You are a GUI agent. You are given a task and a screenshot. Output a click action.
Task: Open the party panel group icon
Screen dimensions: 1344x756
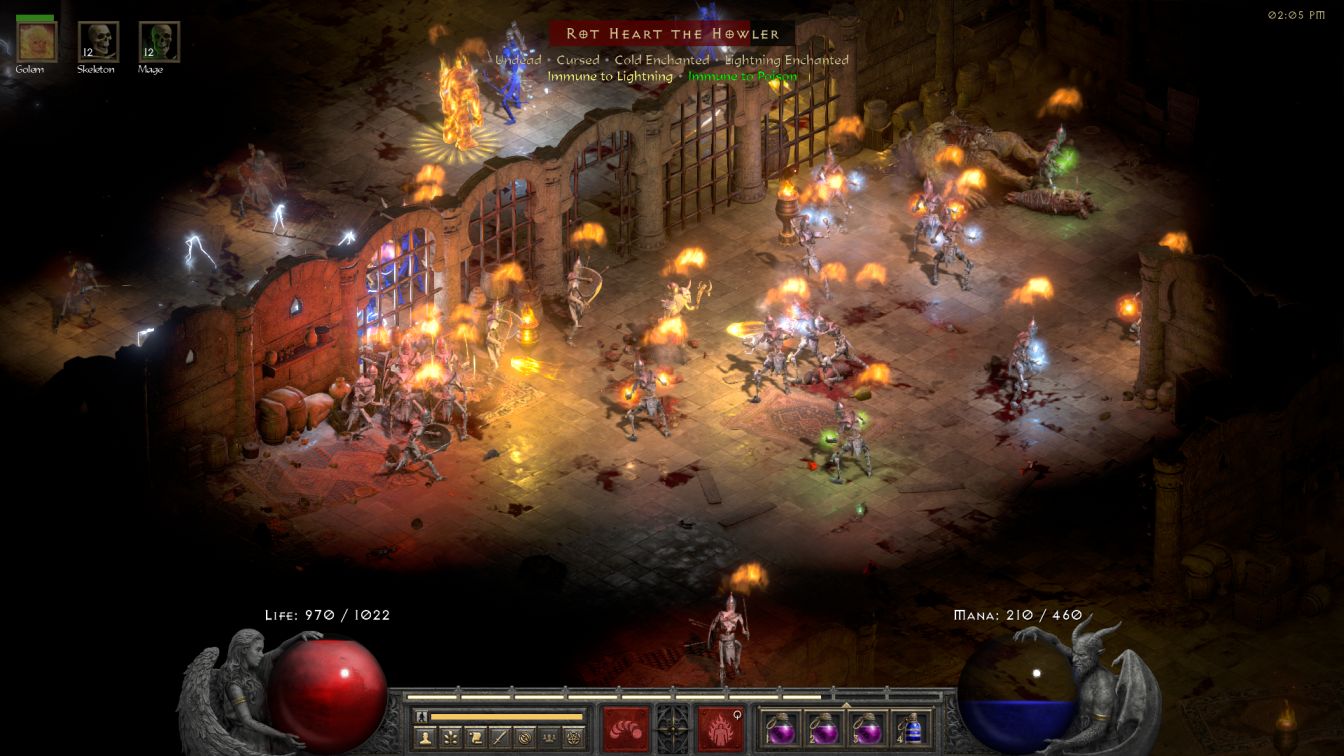[x=548, y=738]
